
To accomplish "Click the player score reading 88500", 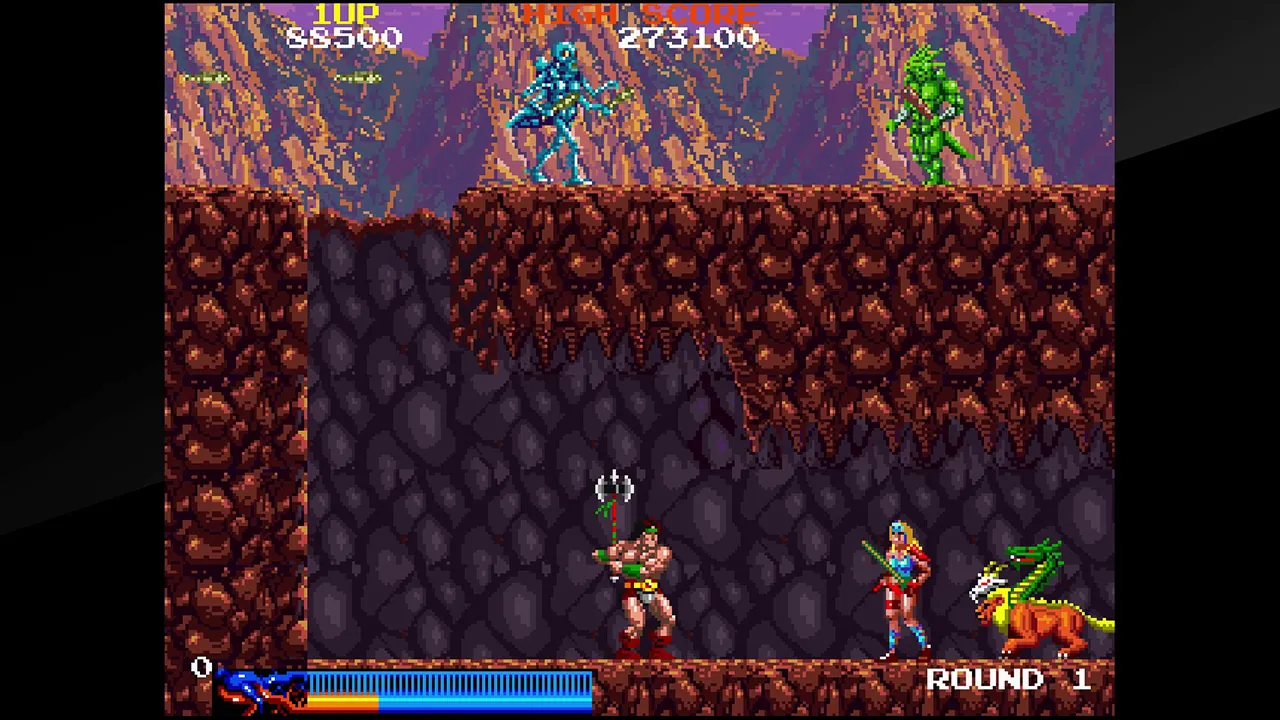I will point(344,38).
